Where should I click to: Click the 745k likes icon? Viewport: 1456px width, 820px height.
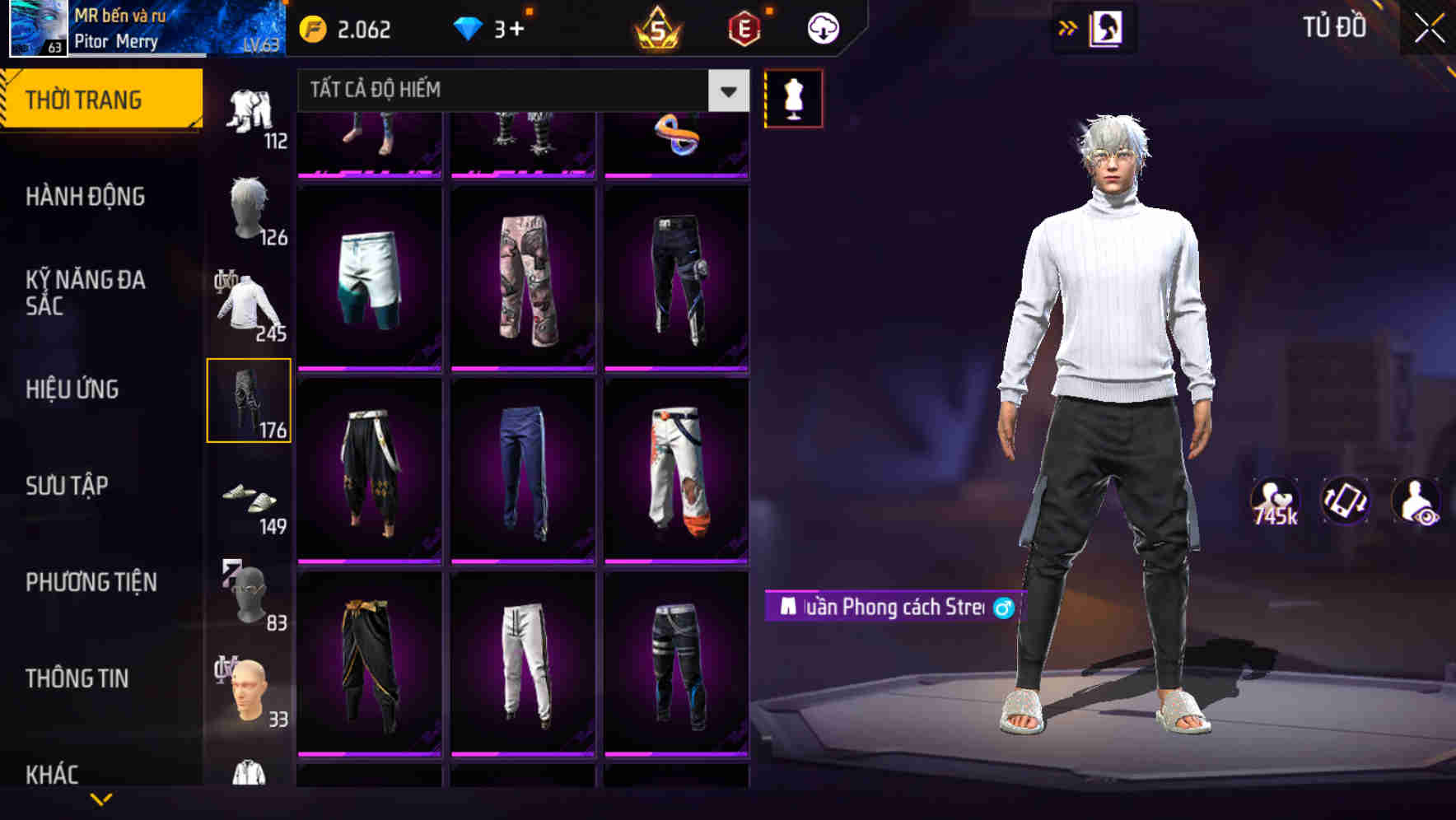(x=1276, y=502)
